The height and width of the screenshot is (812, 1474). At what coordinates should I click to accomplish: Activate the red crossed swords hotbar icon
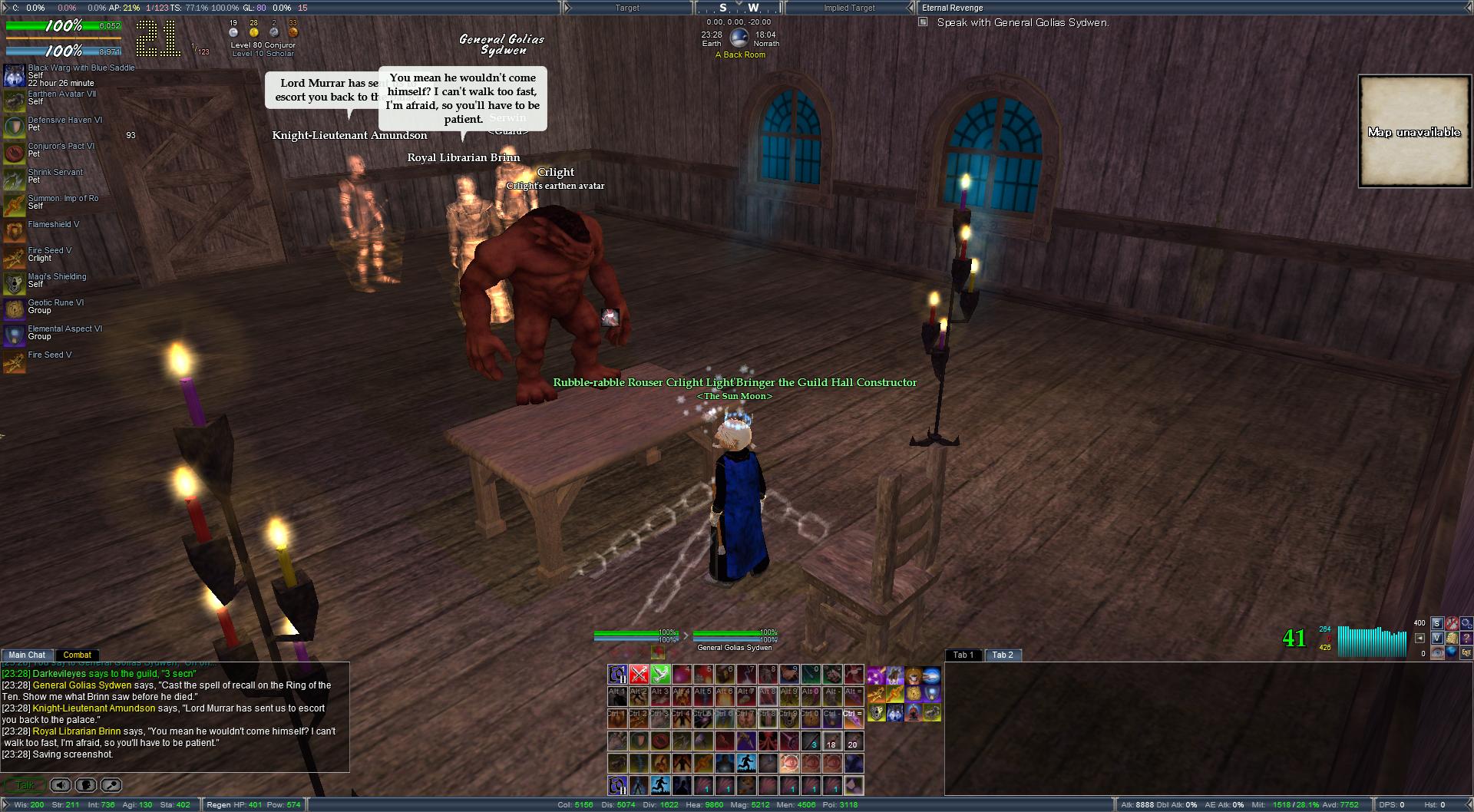tap(639, 675)
